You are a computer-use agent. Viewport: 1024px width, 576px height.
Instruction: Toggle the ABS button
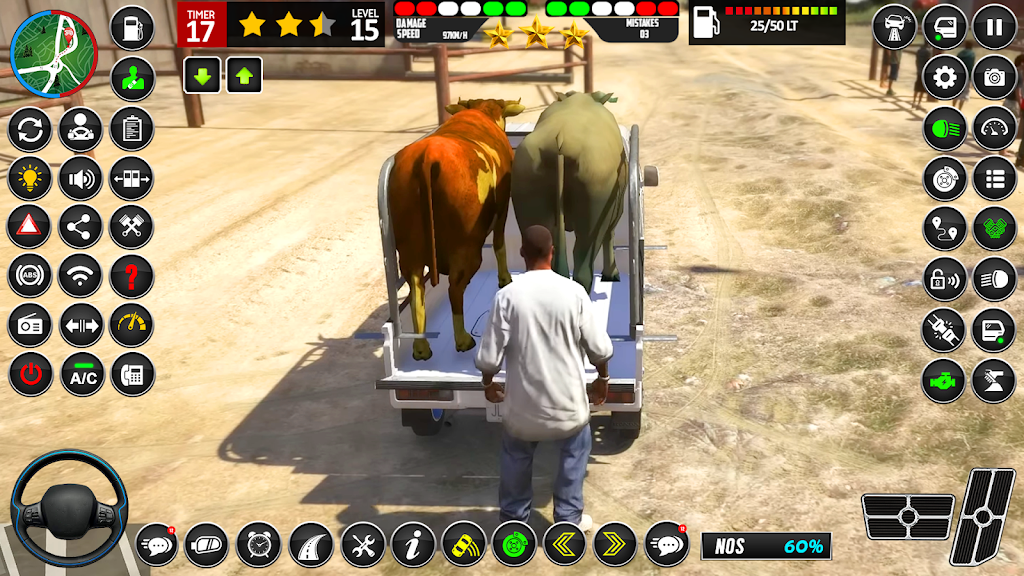[30, 276]
